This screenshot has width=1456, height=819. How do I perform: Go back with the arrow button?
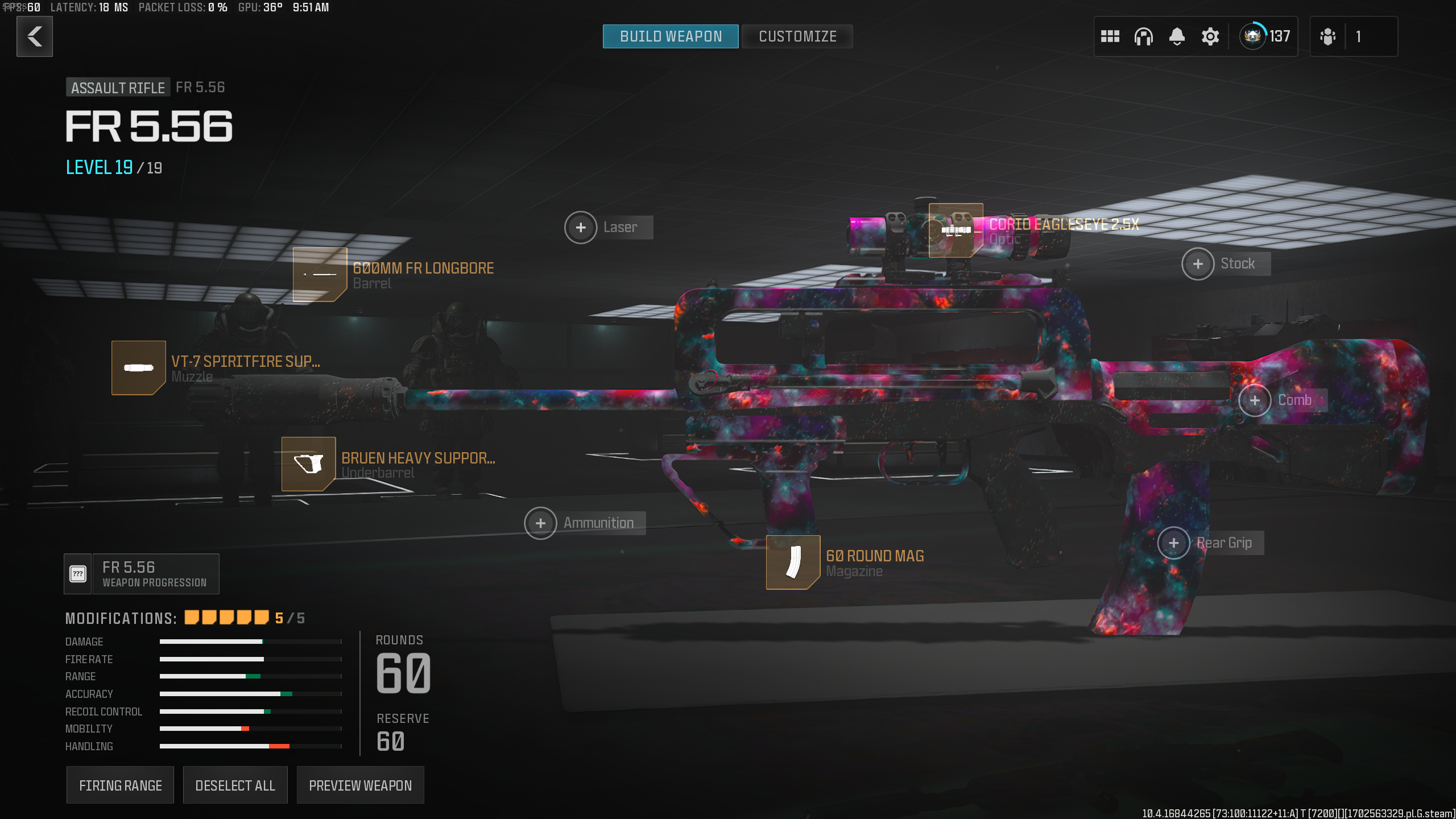point(35,36)
